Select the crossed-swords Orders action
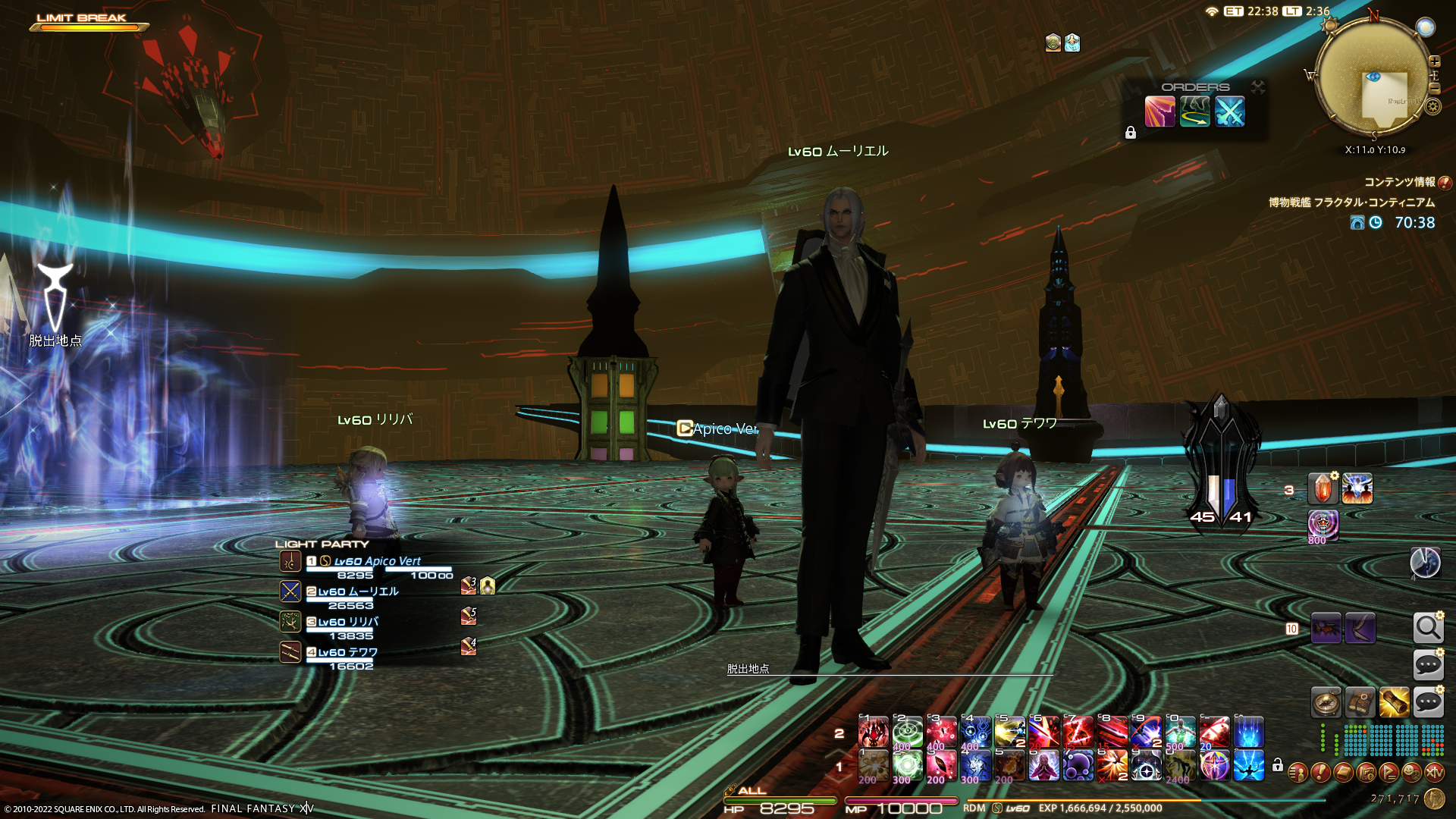Screen dimensions: 1456x819 tap(1229, 112)
